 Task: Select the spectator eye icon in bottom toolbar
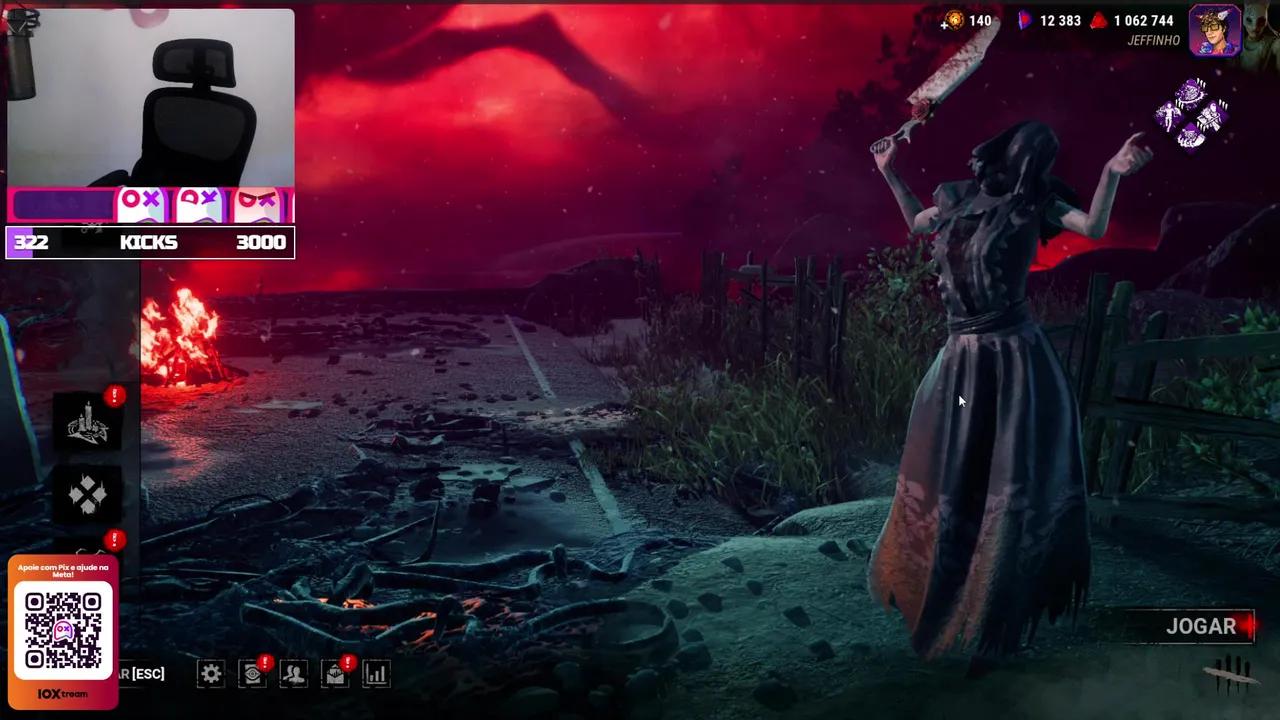(x=252, y=673)
